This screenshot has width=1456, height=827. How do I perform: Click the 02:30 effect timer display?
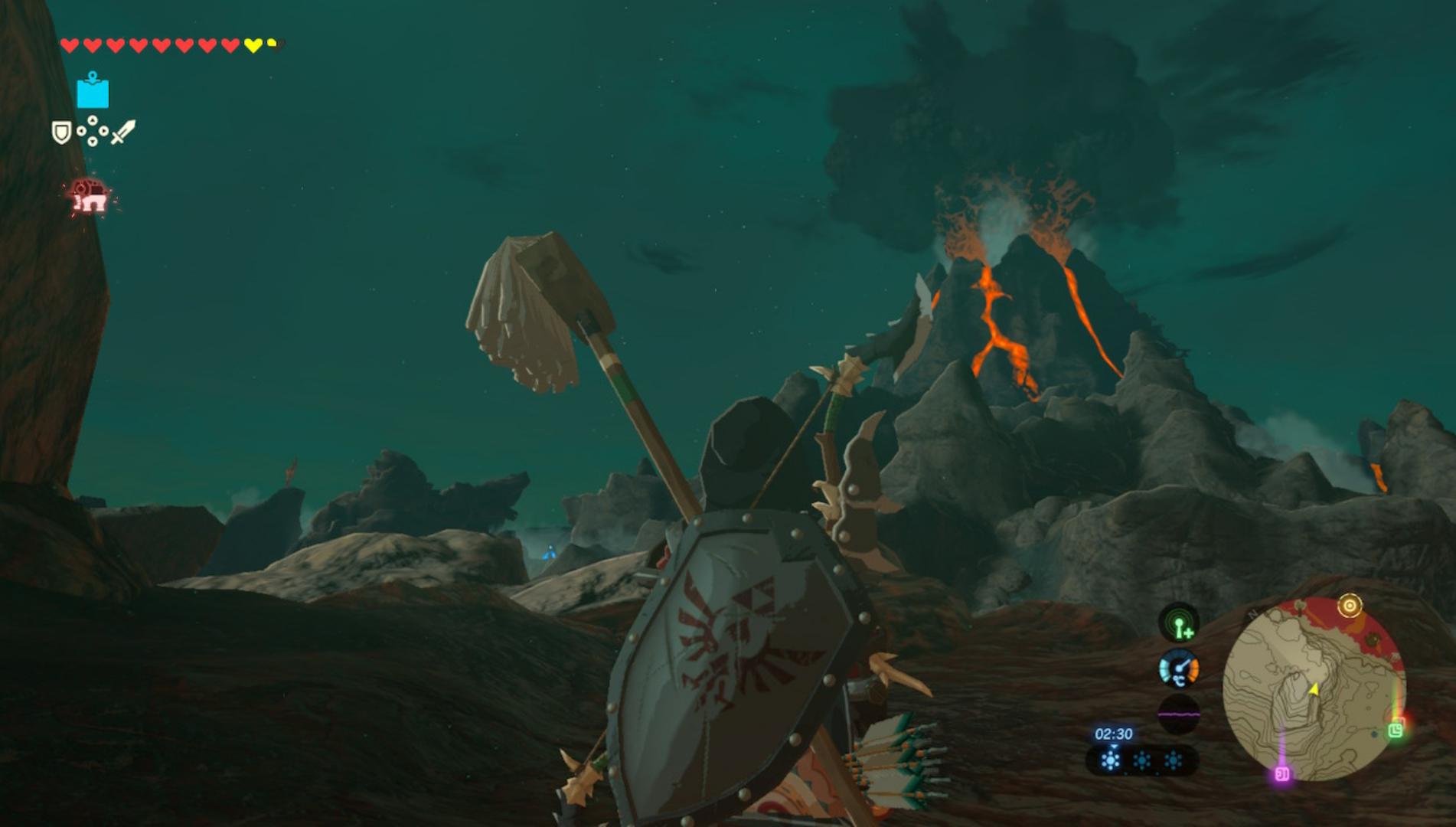coord(1113,734)
